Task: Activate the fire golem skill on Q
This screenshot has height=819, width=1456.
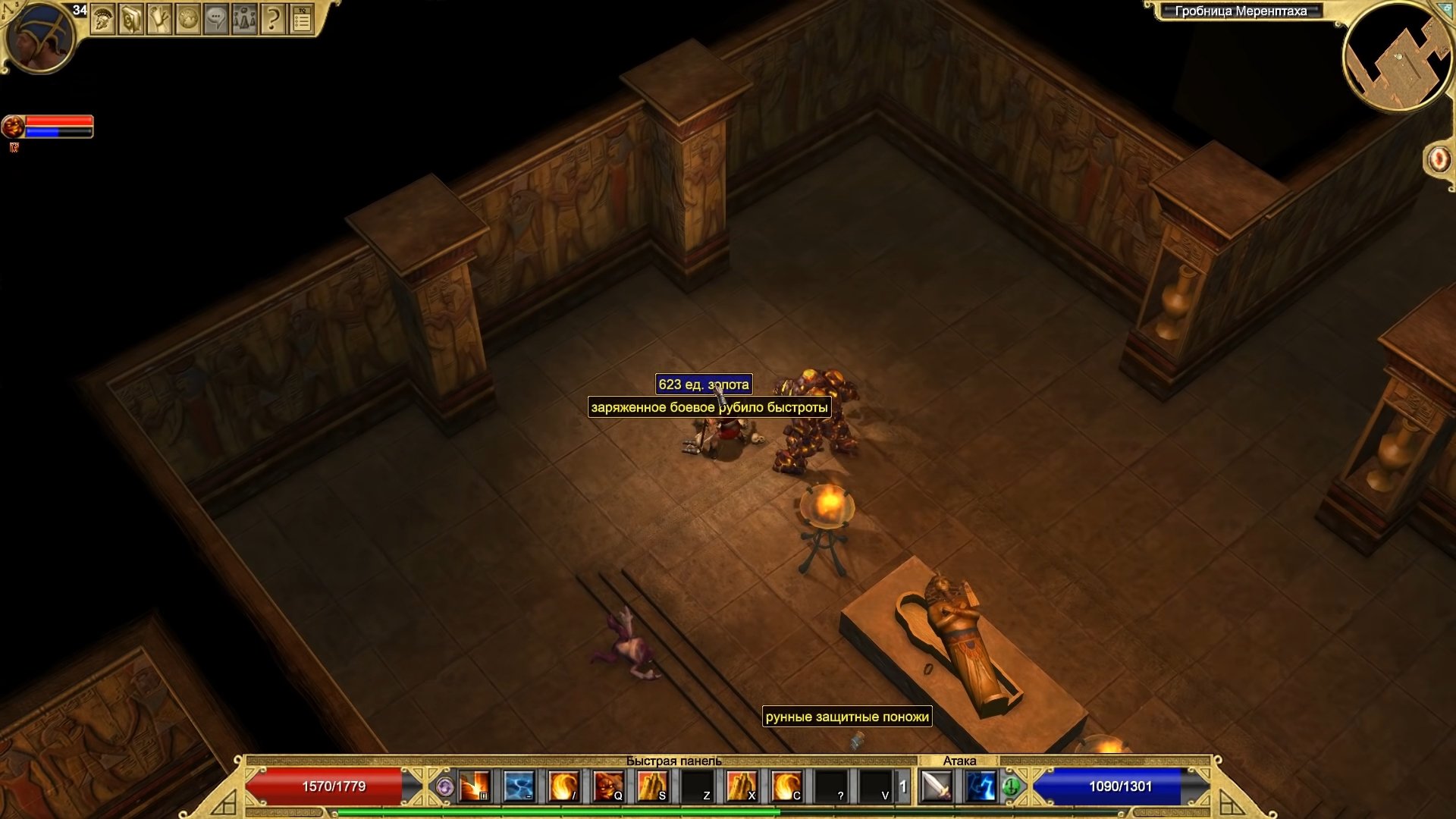Action: (608, 786)
